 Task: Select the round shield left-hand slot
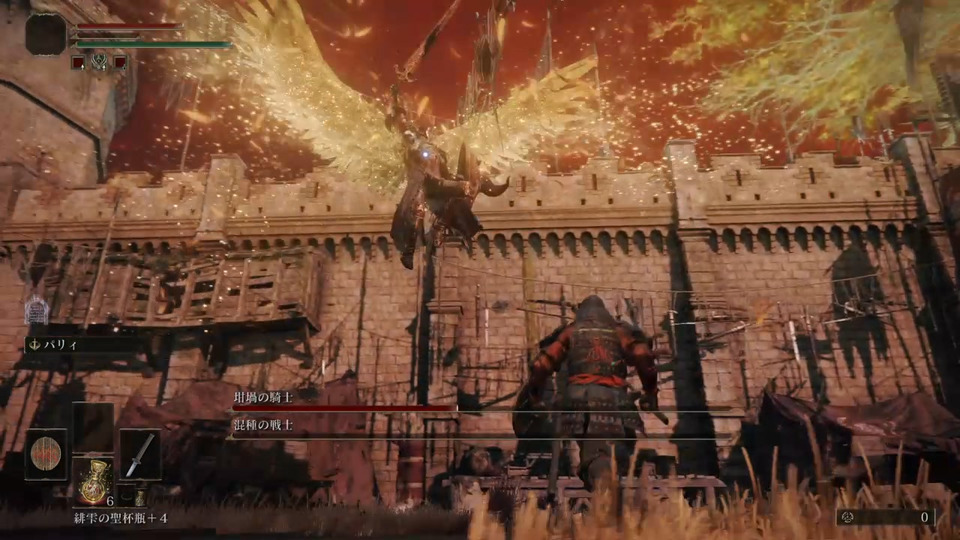[46, 454]
